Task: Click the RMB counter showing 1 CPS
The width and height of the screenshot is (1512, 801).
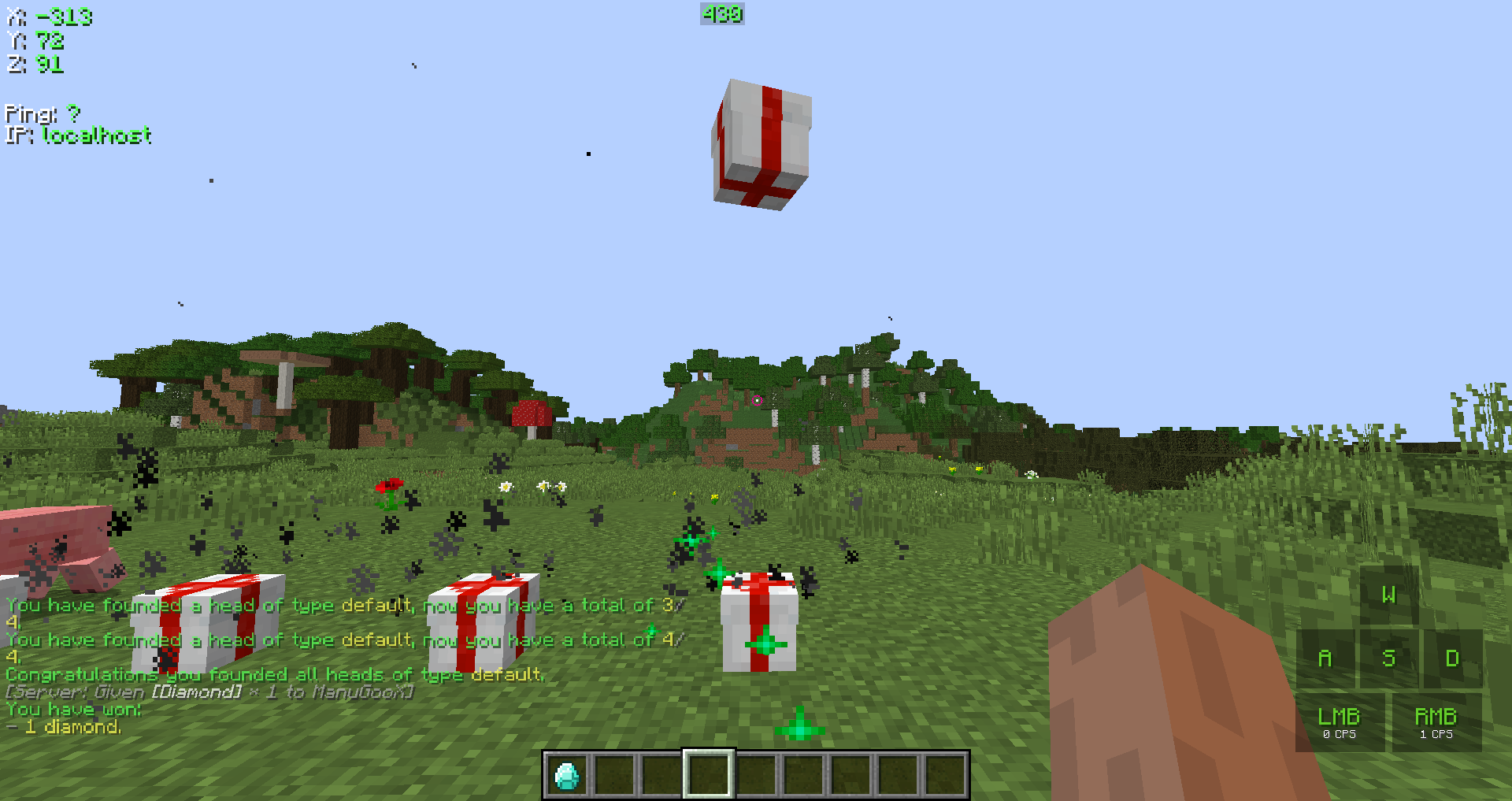Action: tap(1436, 722)
